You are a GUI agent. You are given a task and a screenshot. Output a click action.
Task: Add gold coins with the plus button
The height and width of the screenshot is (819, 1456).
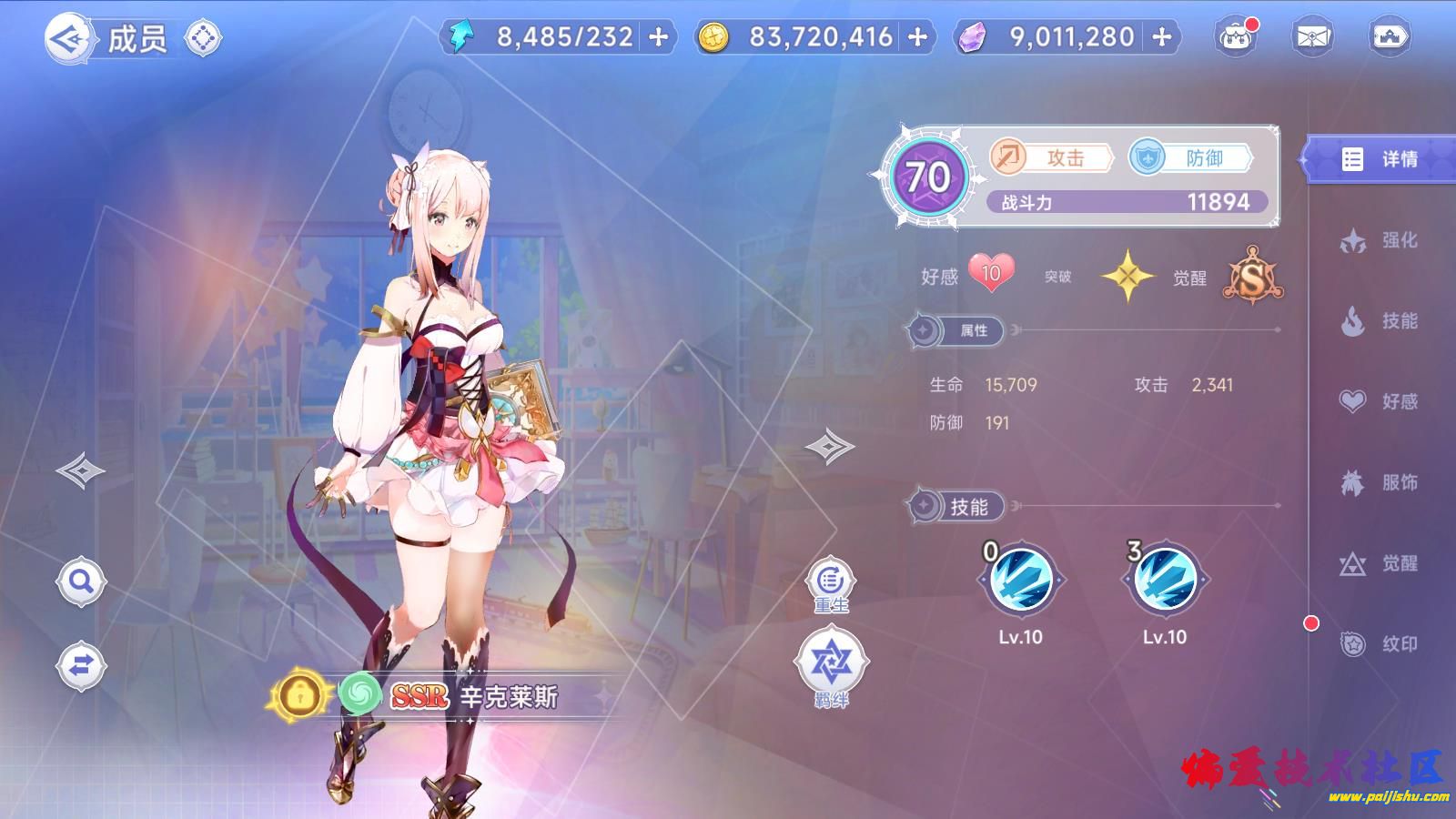[918, 37]
